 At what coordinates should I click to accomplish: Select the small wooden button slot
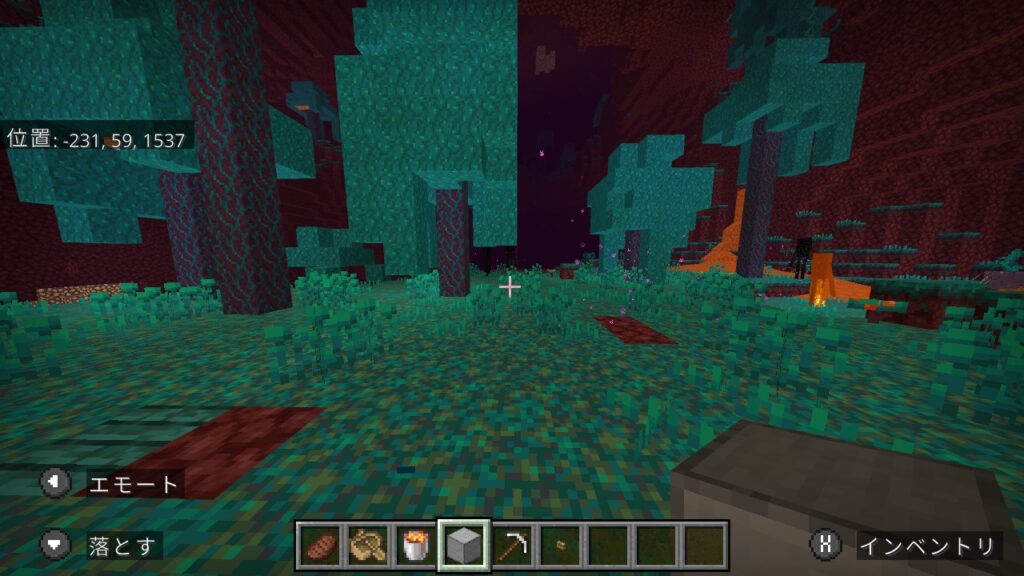(560, 546)
